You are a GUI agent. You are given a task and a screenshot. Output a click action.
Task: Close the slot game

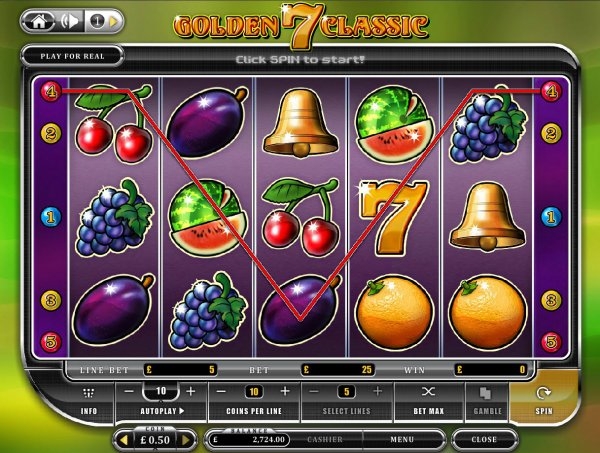pos(484,439)
